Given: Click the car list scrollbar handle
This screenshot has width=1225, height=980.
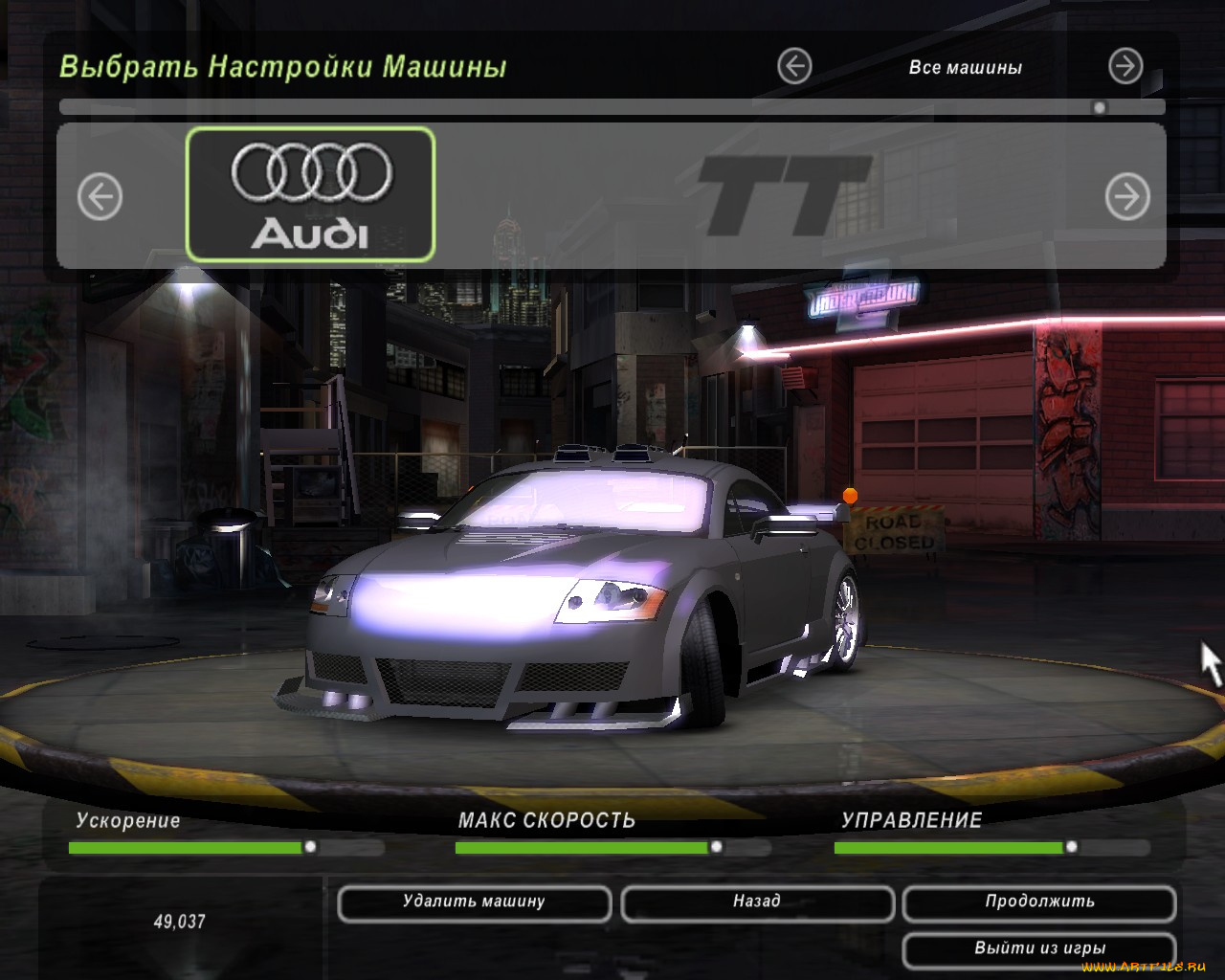Looking at the screenshot, I should coord(1100,108).
